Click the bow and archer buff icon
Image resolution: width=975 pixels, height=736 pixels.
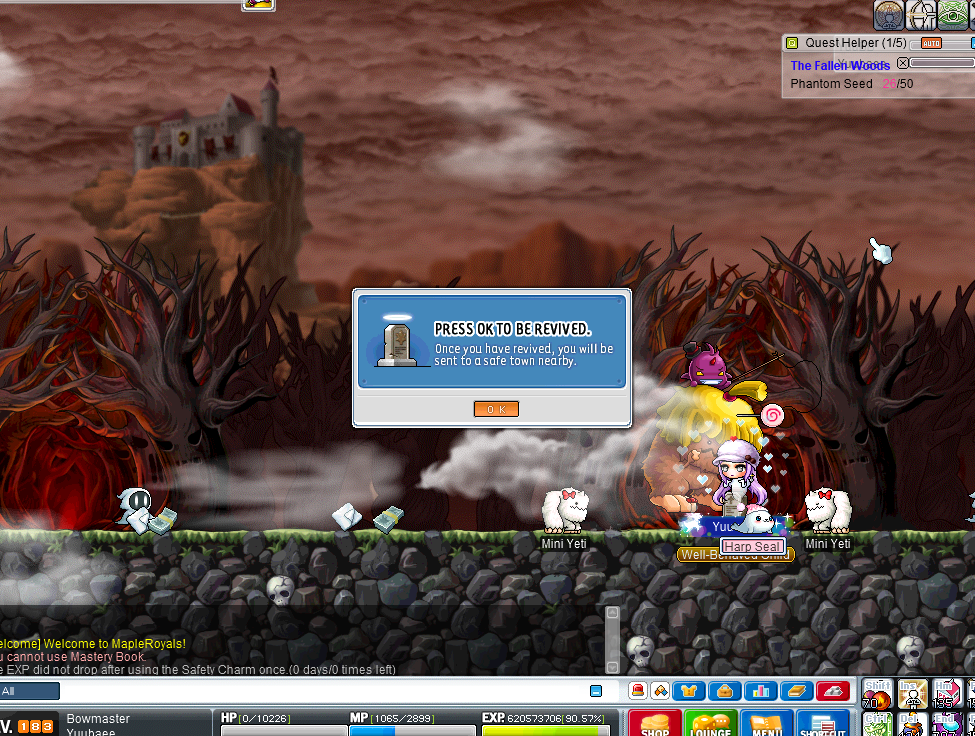(921, 14)
